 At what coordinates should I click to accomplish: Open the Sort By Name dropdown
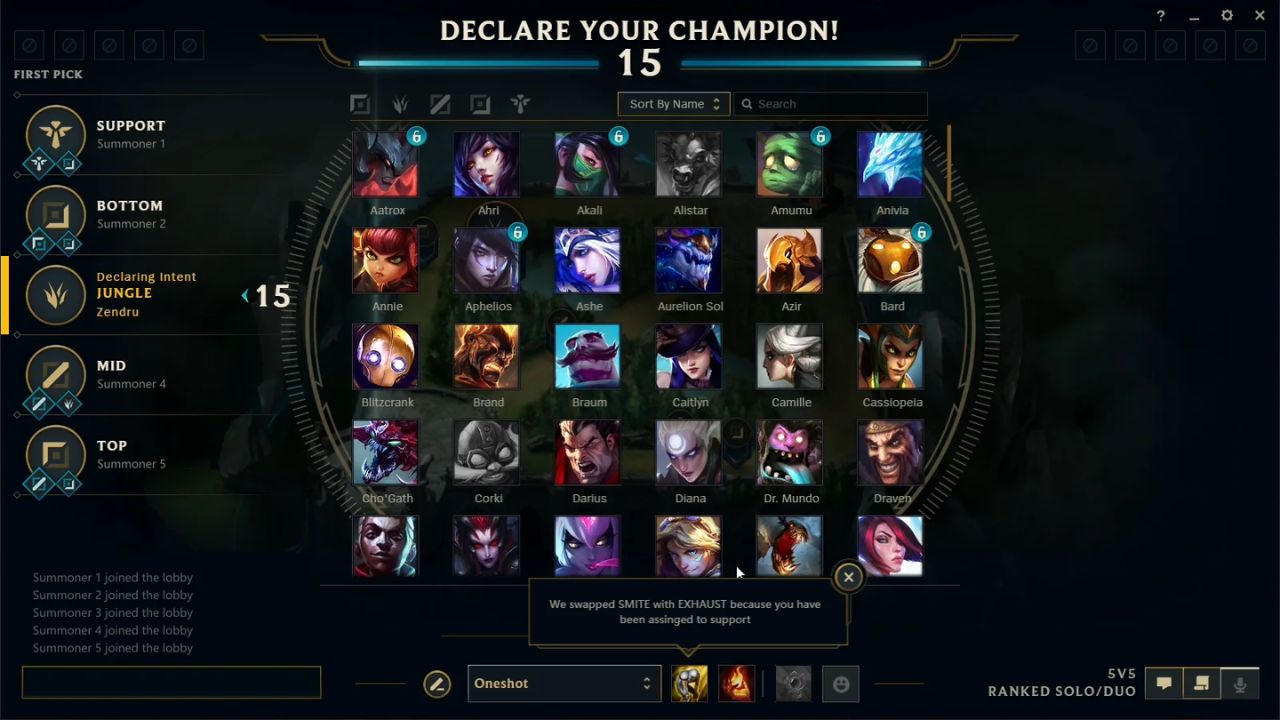[673, 103]
